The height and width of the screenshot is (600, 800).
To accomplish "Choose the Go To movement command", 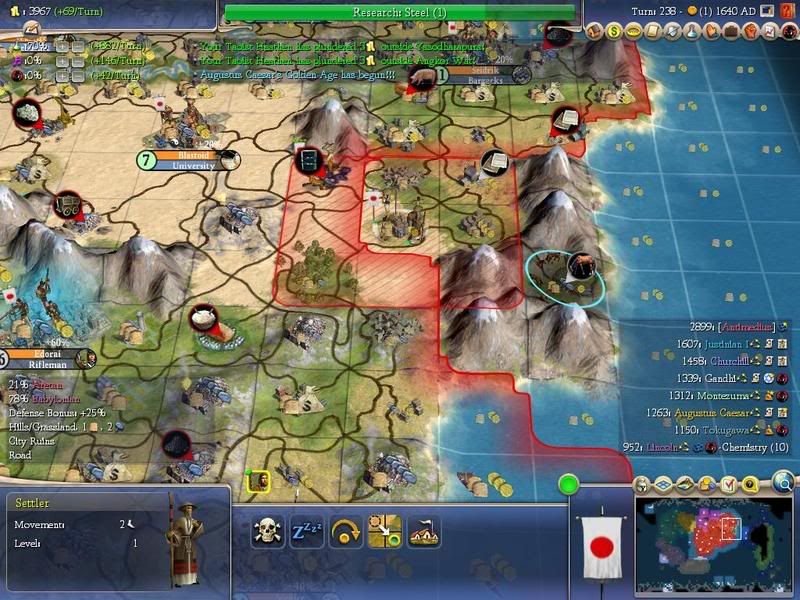I will 385,530.
